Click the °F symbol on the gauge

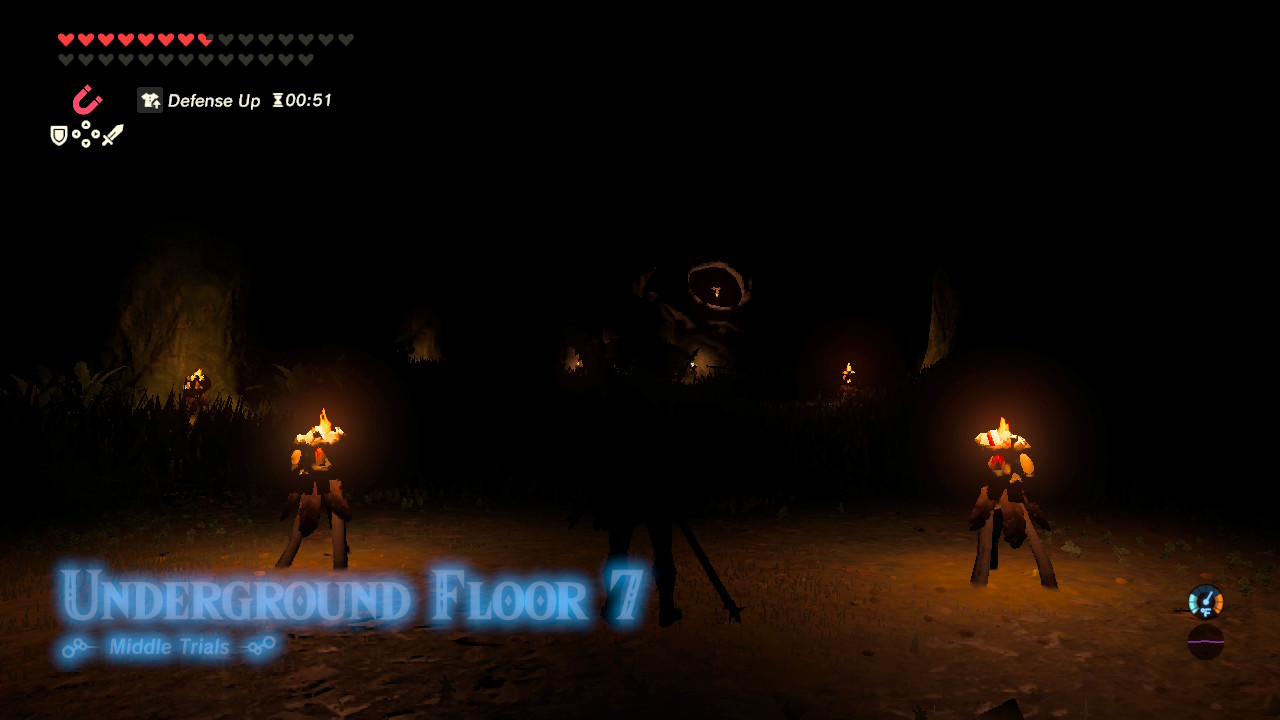tap(1206, 612)
